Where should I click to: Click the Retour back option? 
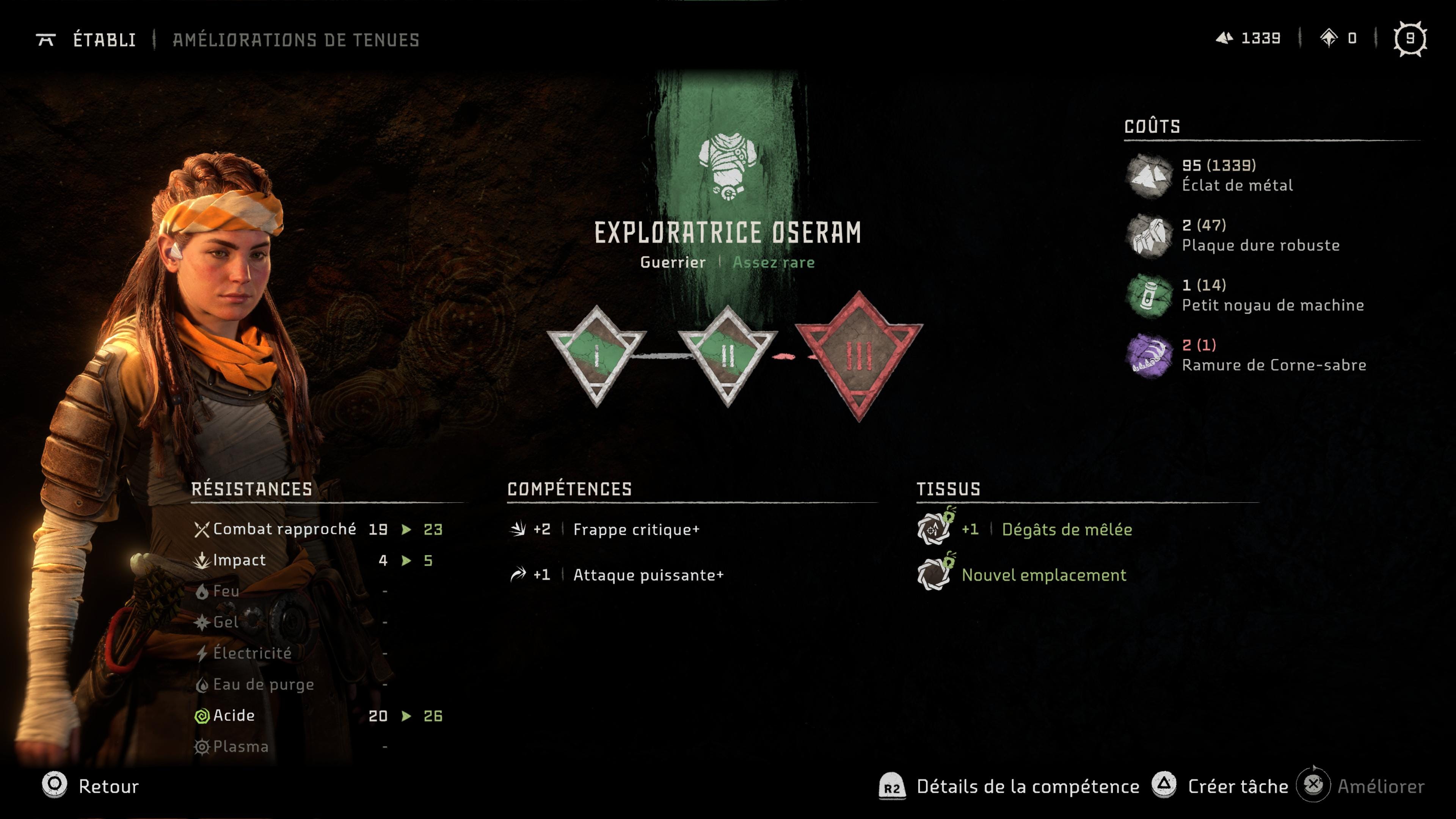coord(91,786)
